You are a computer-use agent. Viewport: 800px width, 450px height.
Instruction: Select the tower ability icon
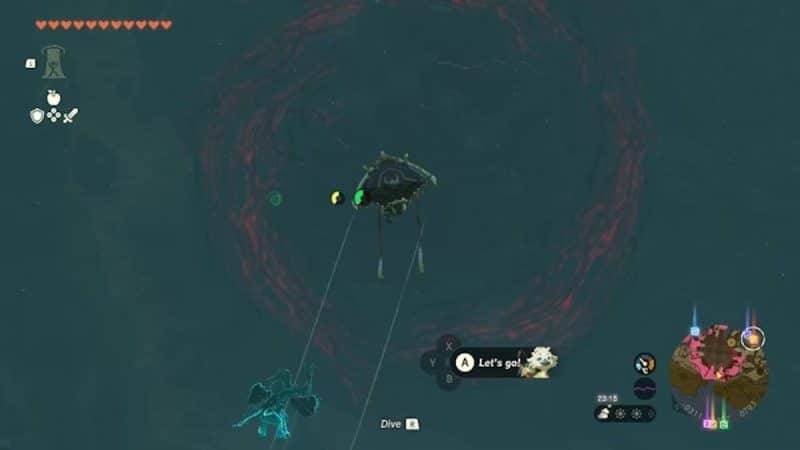pyautogui.click(x=53, y=62)
